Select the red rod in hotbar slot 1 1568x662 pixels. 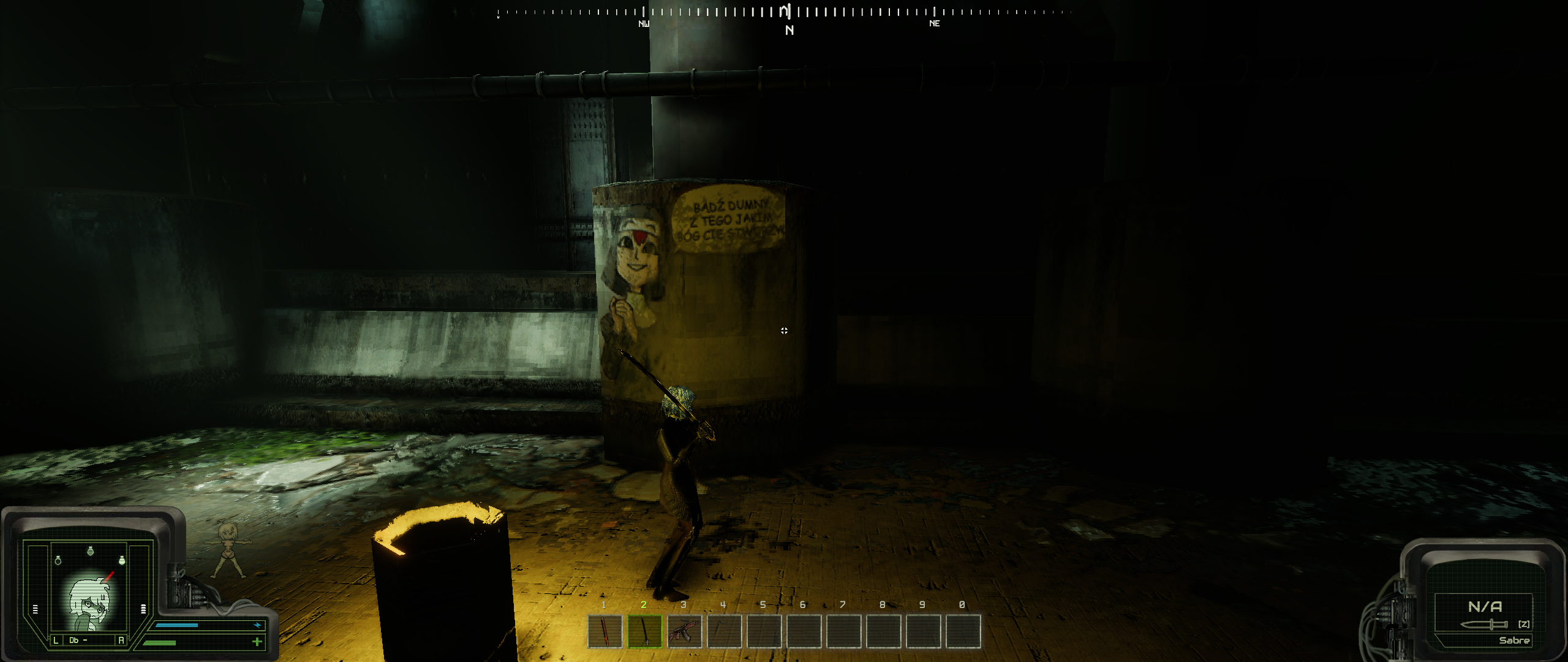605,631
